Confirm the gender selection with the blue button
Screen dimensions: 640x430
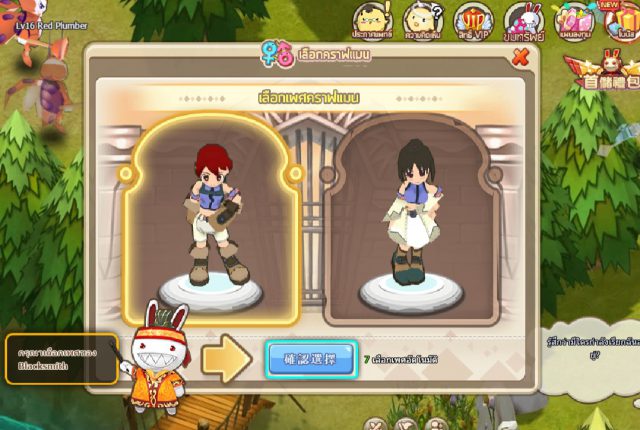pyautogui.click(x=311, y=358)
